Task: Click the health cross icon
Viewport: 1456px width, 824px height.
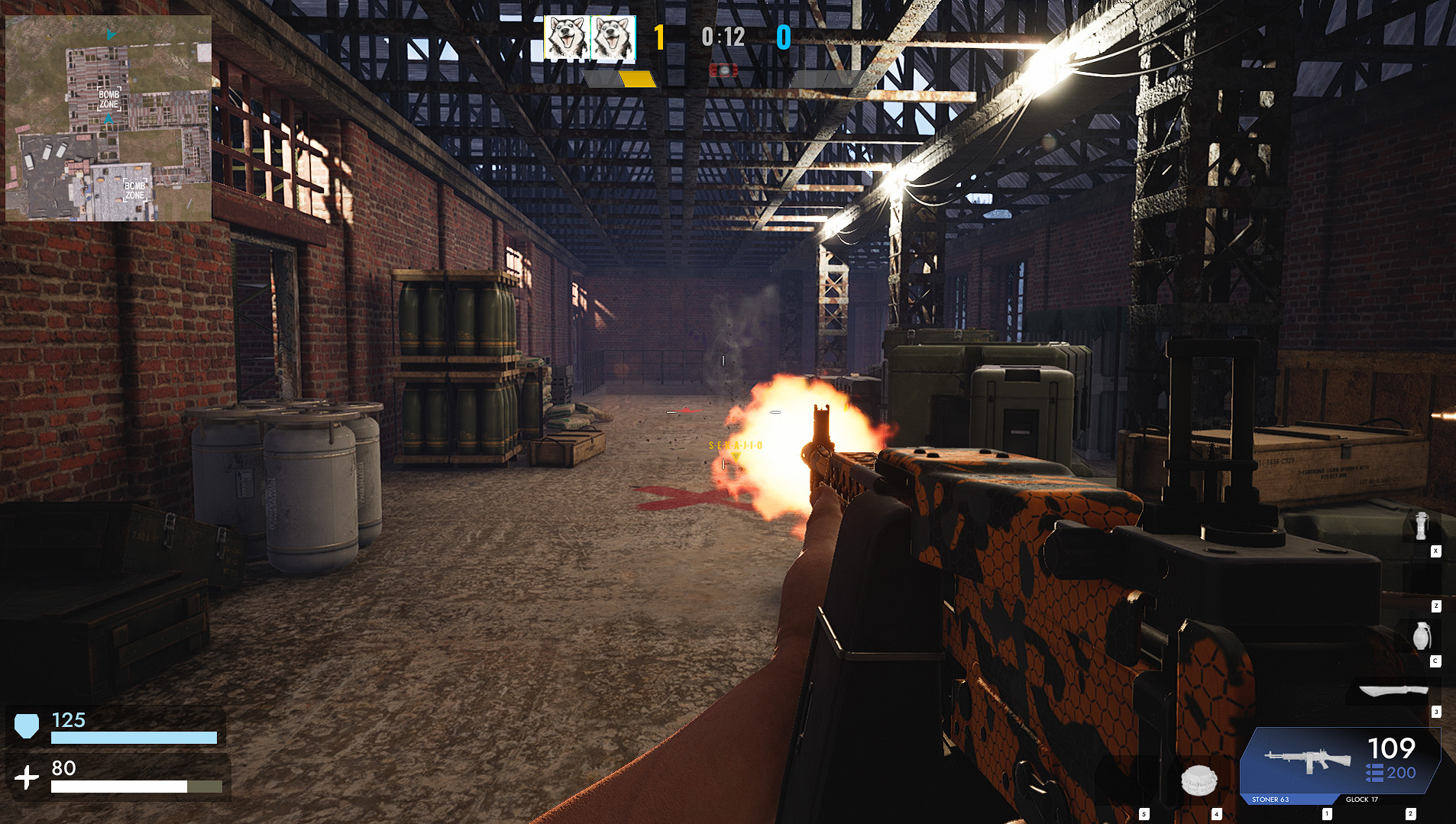Action: coord(28,778)
